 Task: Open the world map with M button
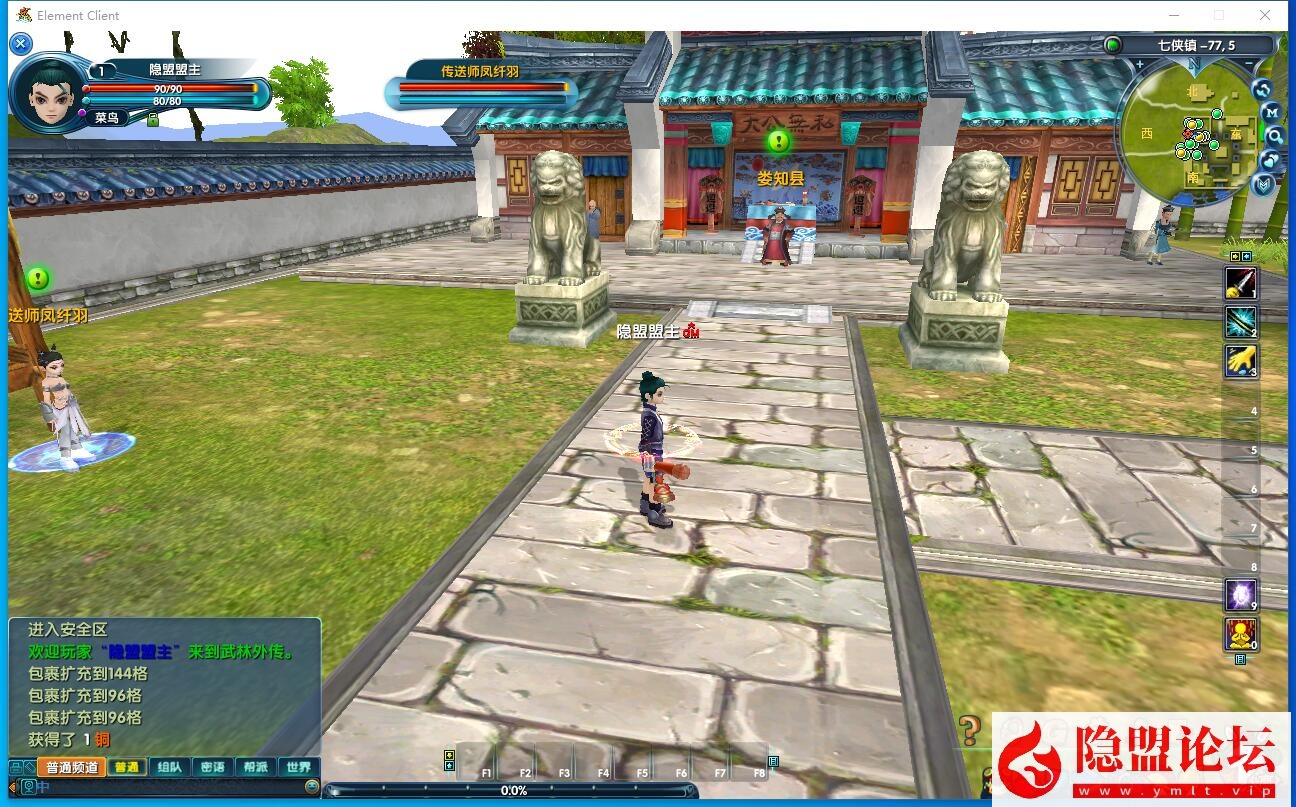(x=1270, y=111)
